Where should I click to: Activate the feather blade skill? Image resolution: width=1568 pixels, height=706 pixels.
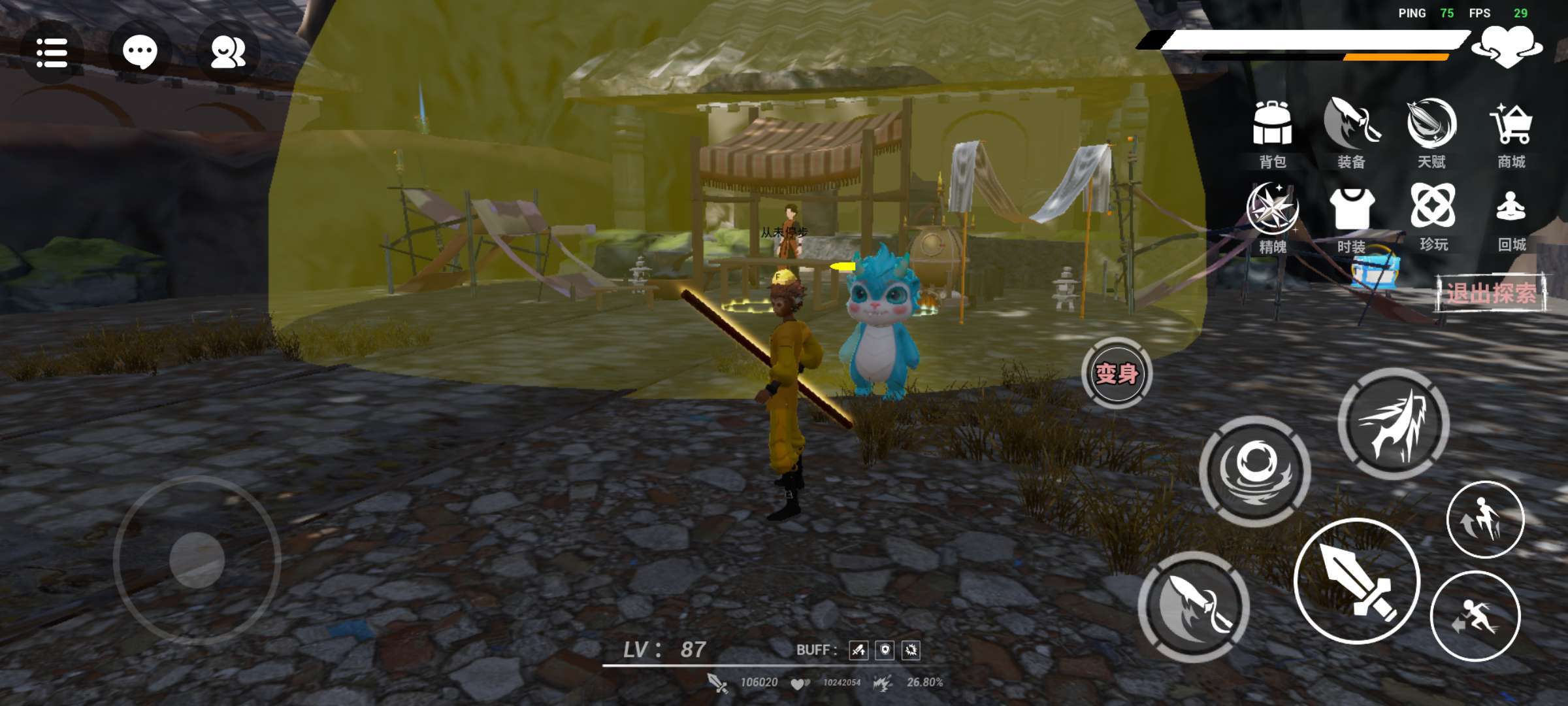(1194, 607)
